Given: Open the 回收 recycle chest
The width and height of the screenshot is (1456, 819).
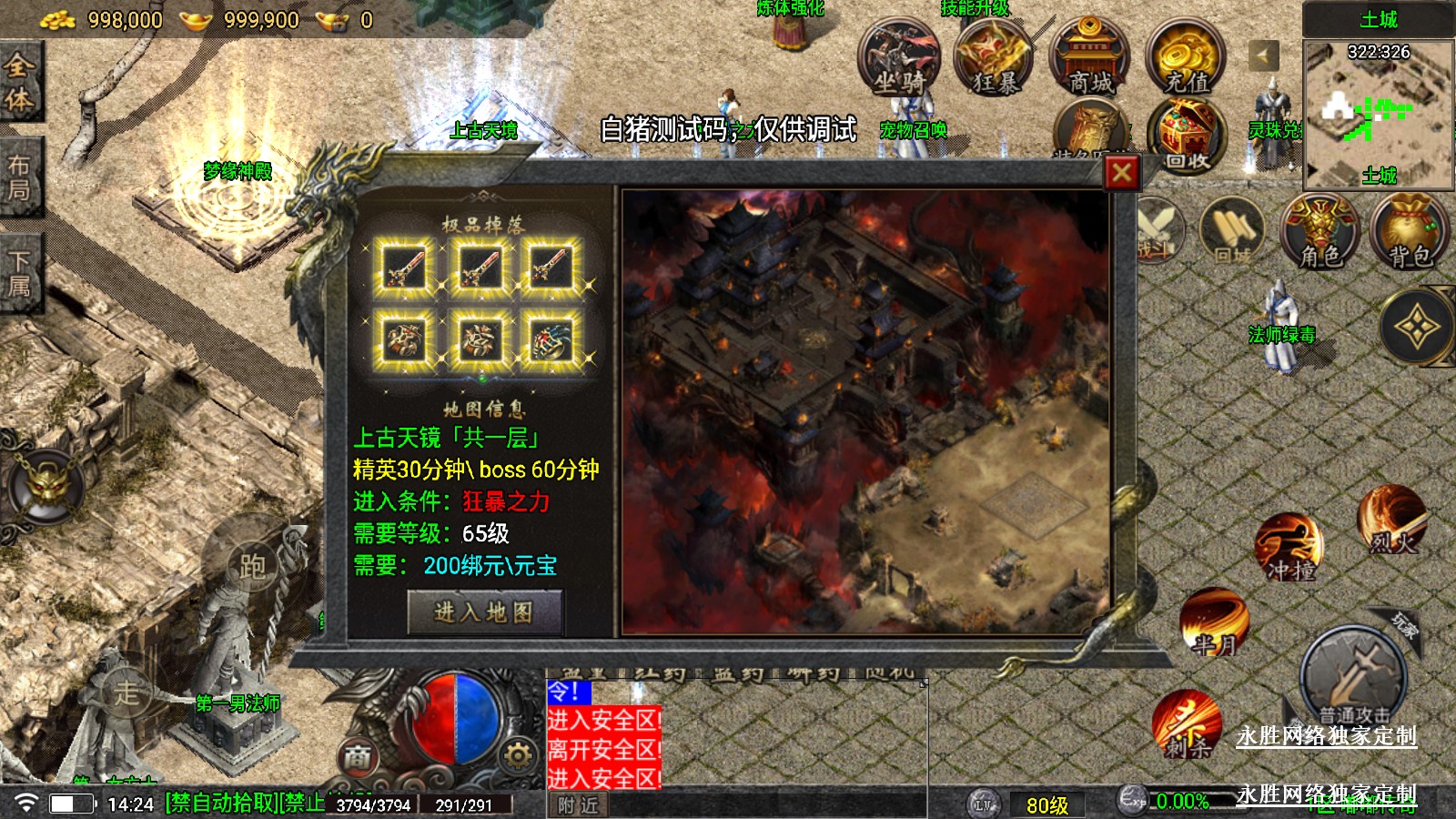Looking at the screenshot, I should click(1186, 136).
